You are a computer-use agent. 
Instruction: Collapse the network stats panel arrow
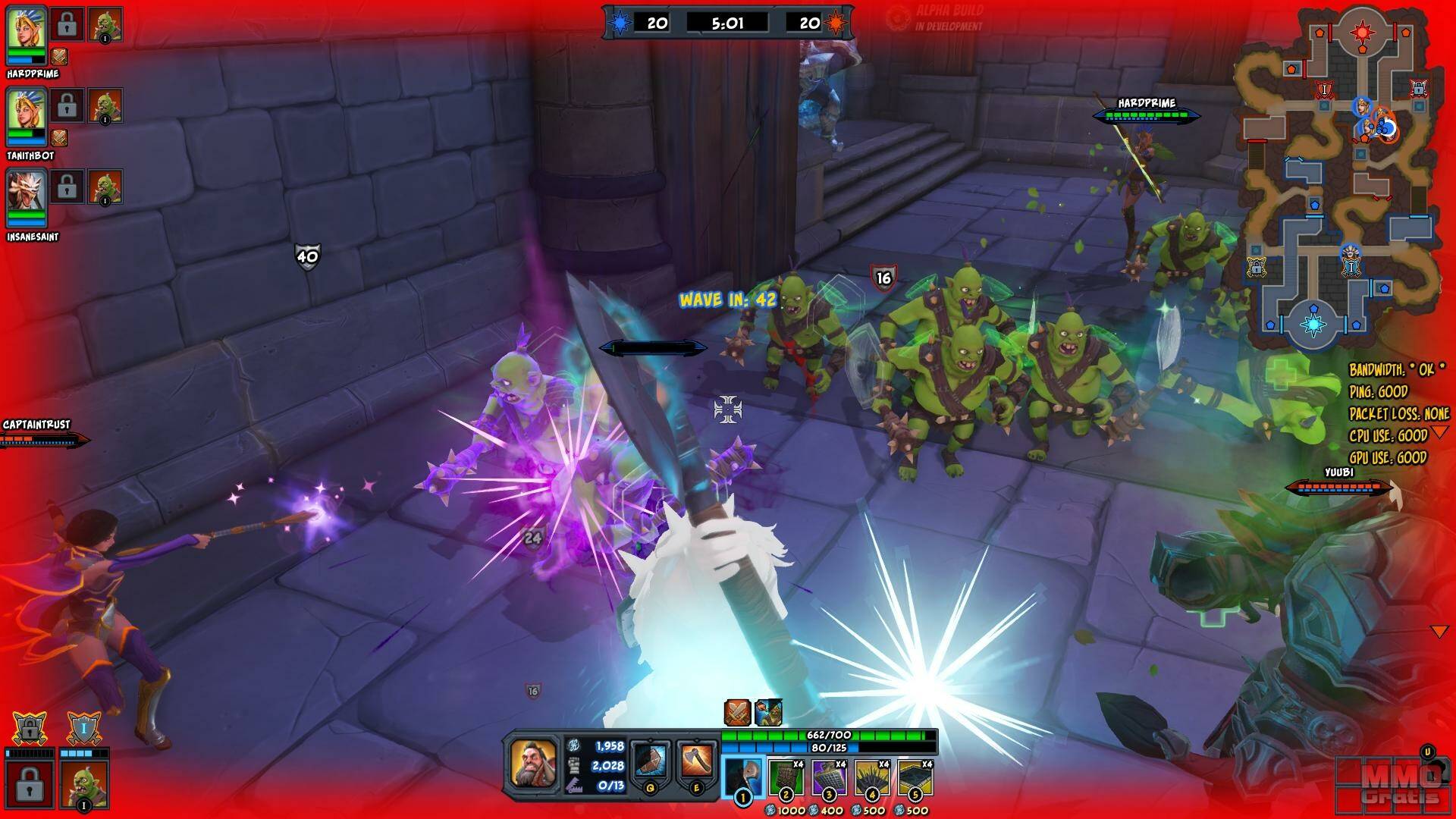pos(1439,432)
